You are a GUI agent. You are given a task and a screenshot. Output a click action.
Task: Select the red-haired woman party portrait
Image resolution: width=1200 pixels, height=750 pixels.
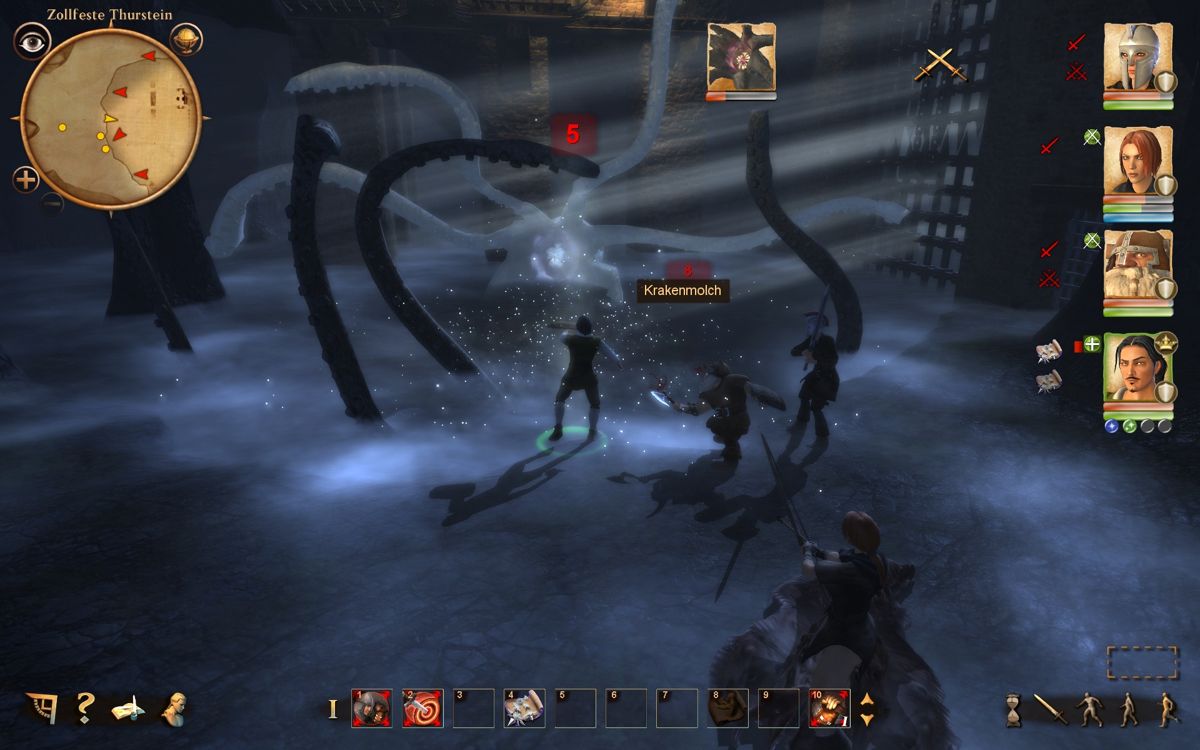click(x=1137, y=161)
